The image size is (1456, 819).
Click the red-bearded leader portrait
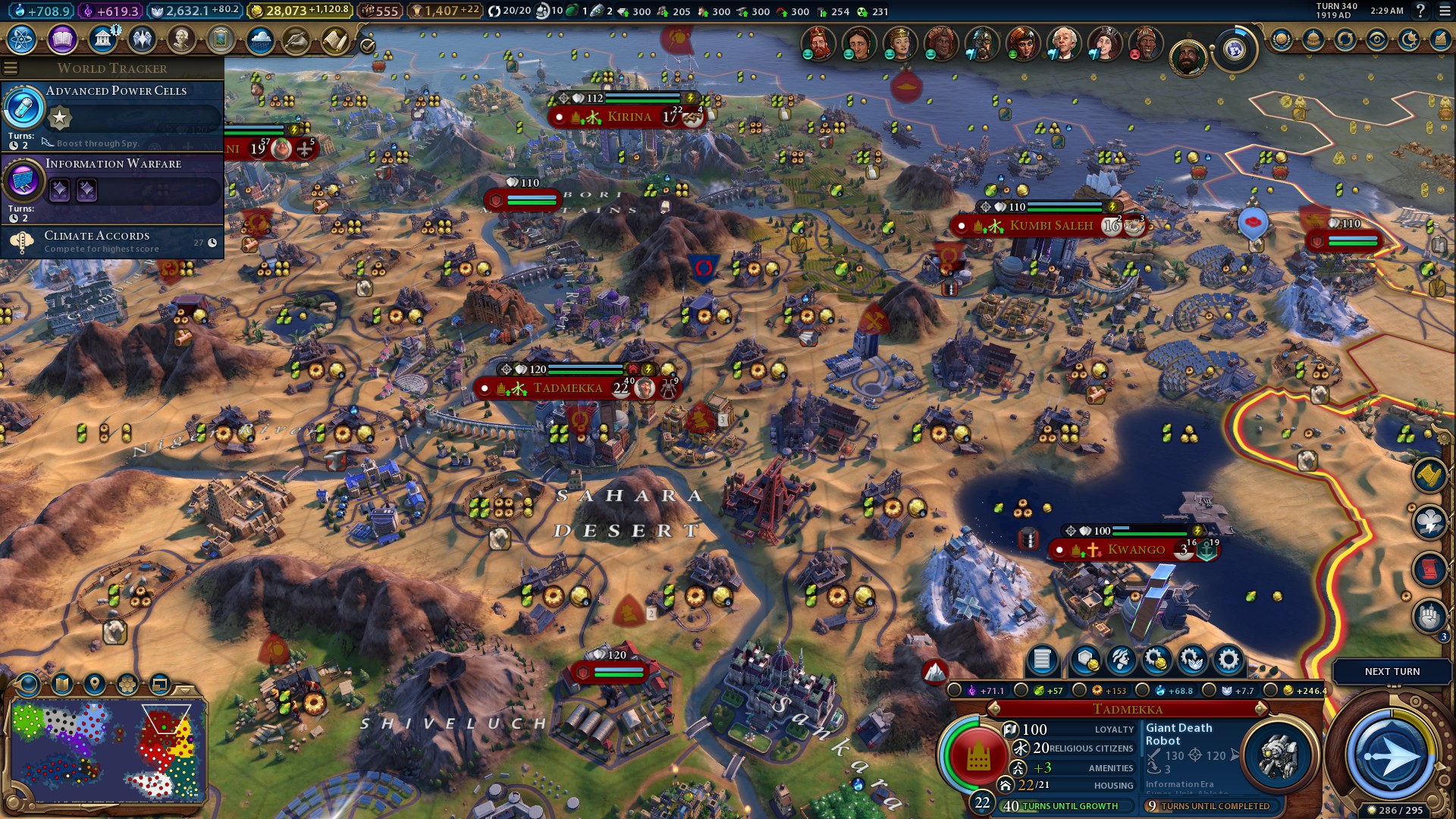pyautogui.click(x=817, y=42)
